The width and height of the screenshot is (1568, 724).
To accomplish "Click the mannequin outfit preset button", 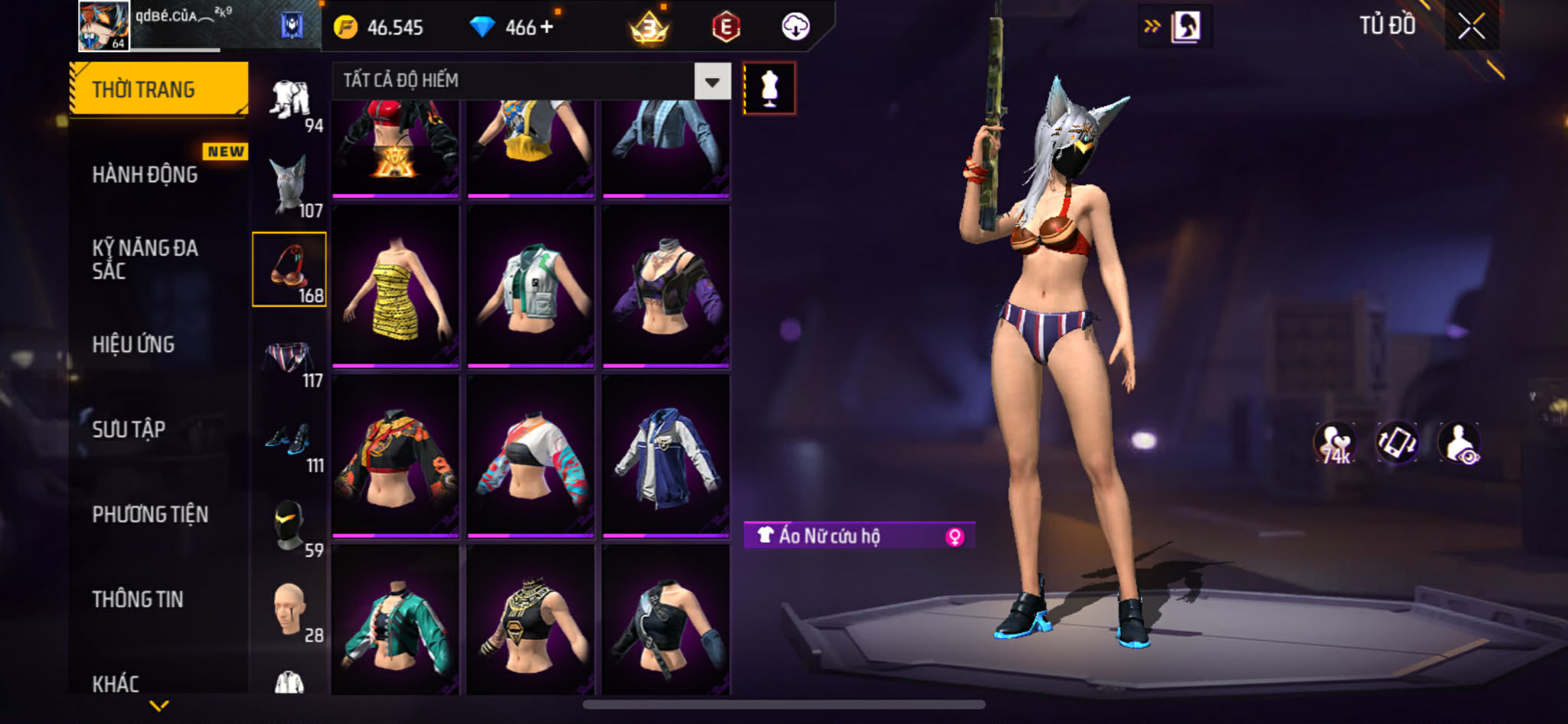I will pyautogui.click(x=769, y=89).
